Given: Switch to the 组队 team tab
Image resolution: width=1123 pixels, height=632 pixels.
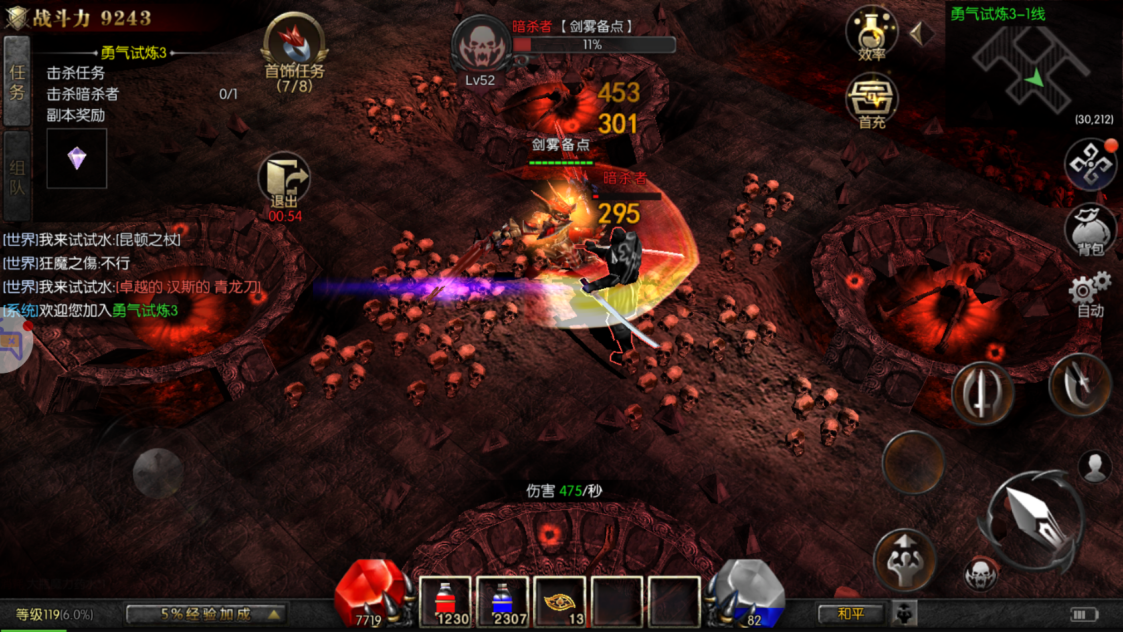Looking at the screenshot, I should click(x=17, y=176).
